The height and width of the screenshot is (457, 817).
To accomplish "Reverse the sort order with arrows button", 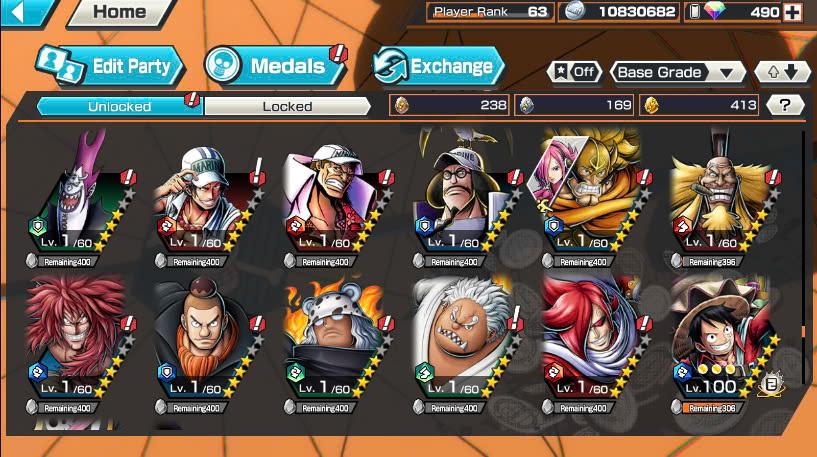I will coord(782,72).
